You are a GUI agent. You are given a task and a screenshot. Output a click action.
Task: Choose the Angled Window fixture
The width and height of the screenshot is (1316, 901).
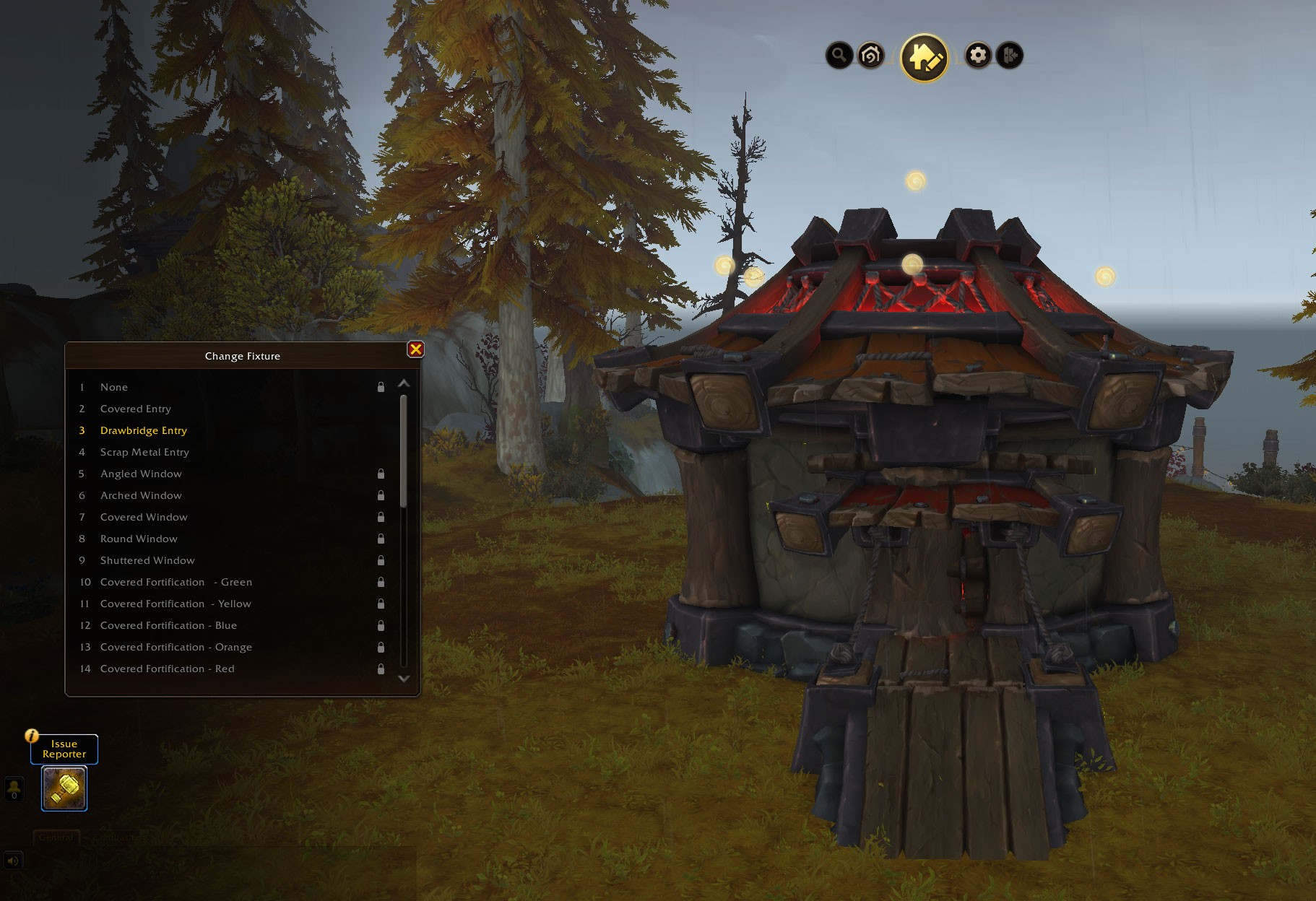(x=141, y=474)
